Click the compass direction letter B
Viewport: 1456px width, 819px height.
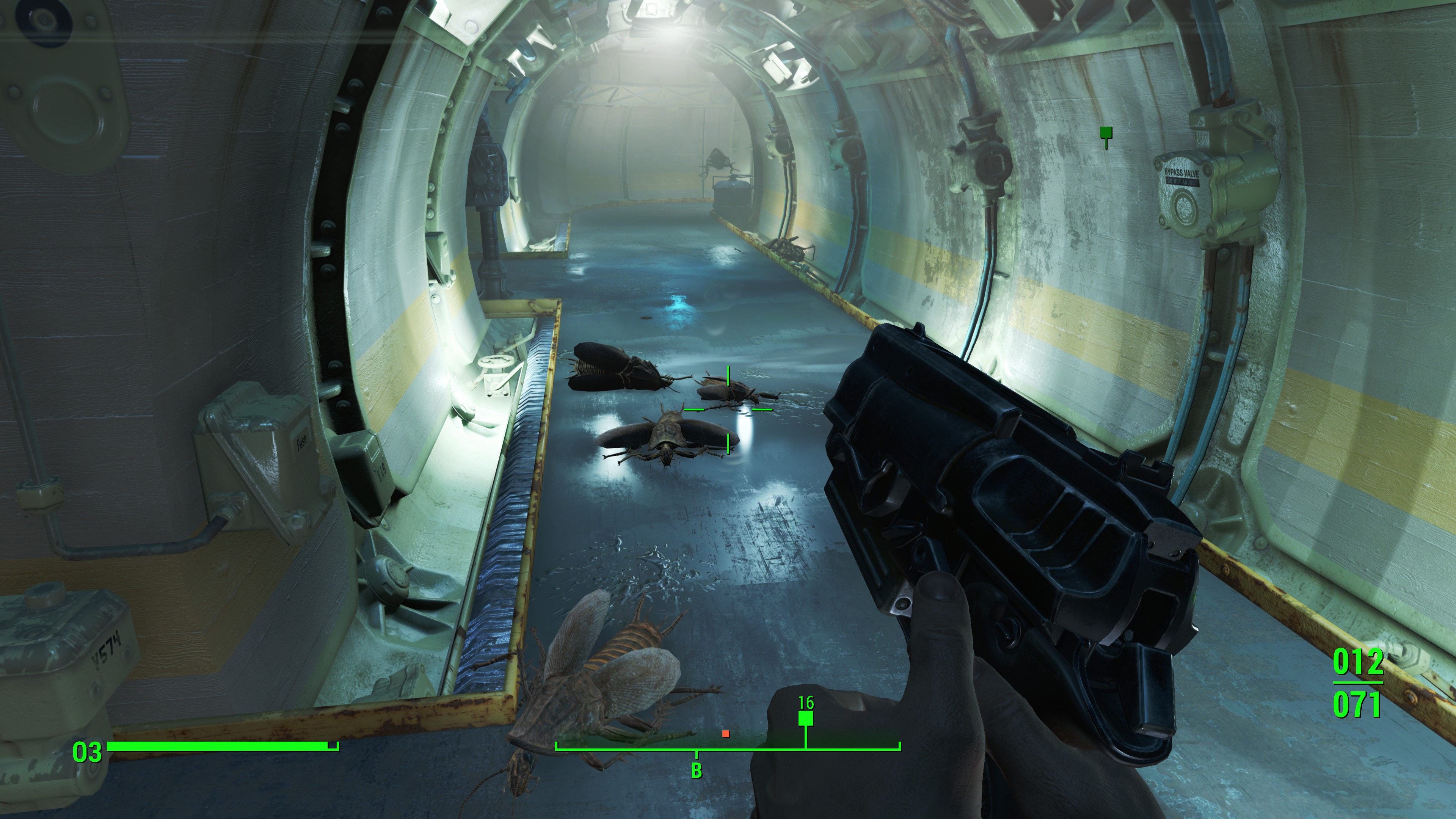click(x=697, y=770)
